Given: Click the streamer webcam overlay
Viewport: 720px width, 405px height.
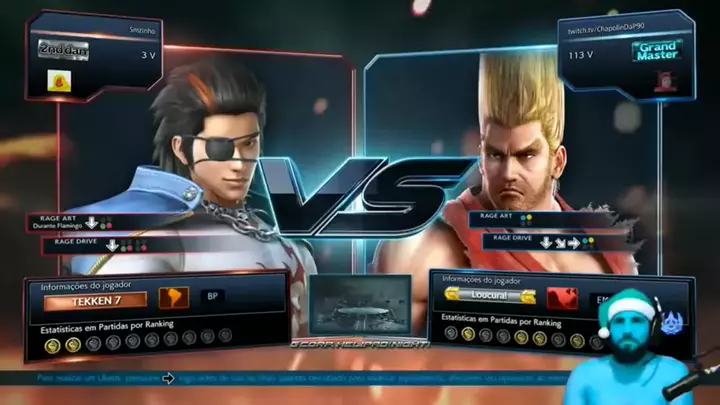Looking at the screenshot, I should click(640, 350).
